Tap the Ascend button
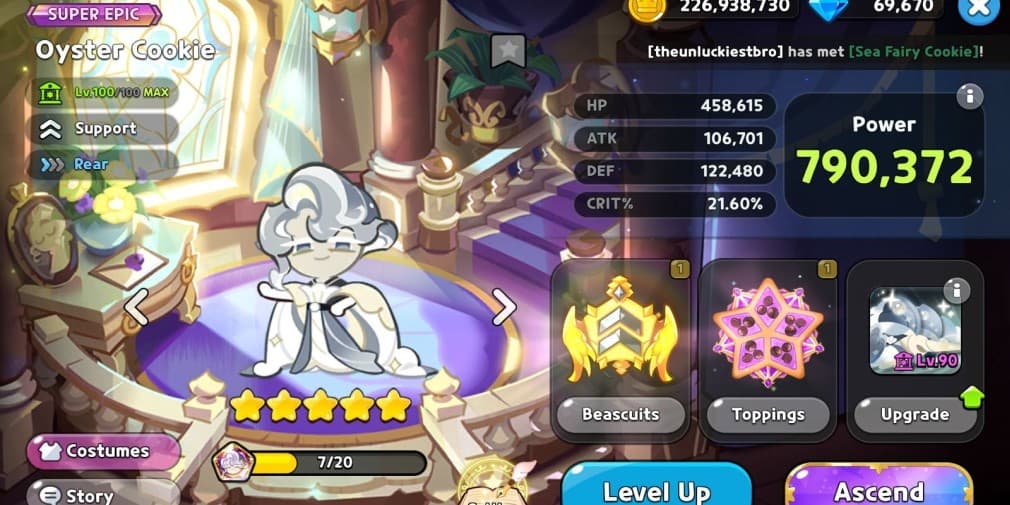Viewport: 1010px width, 505px height. click(878, 488)
